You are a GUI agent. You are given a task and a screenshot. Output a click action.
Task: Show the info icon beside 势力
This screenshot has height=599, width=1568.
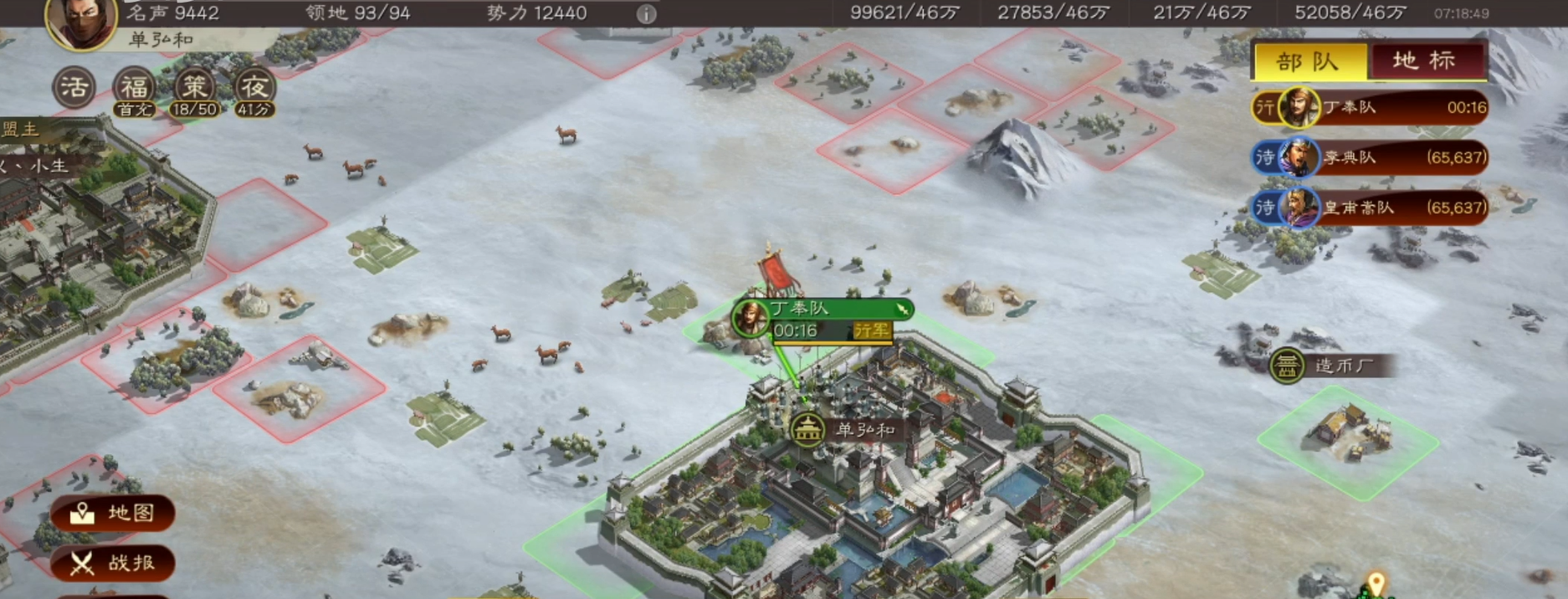[x=646, y=14]
